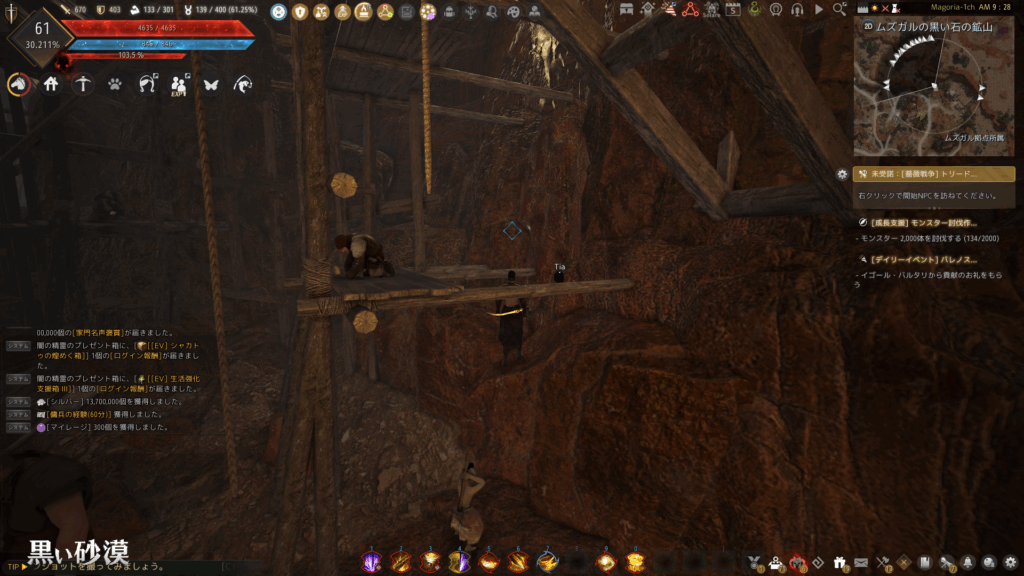Viewport: 1024px width, 576px height.
Task: Click the butterfly fairy icon
Action: (x=210, y=85)
